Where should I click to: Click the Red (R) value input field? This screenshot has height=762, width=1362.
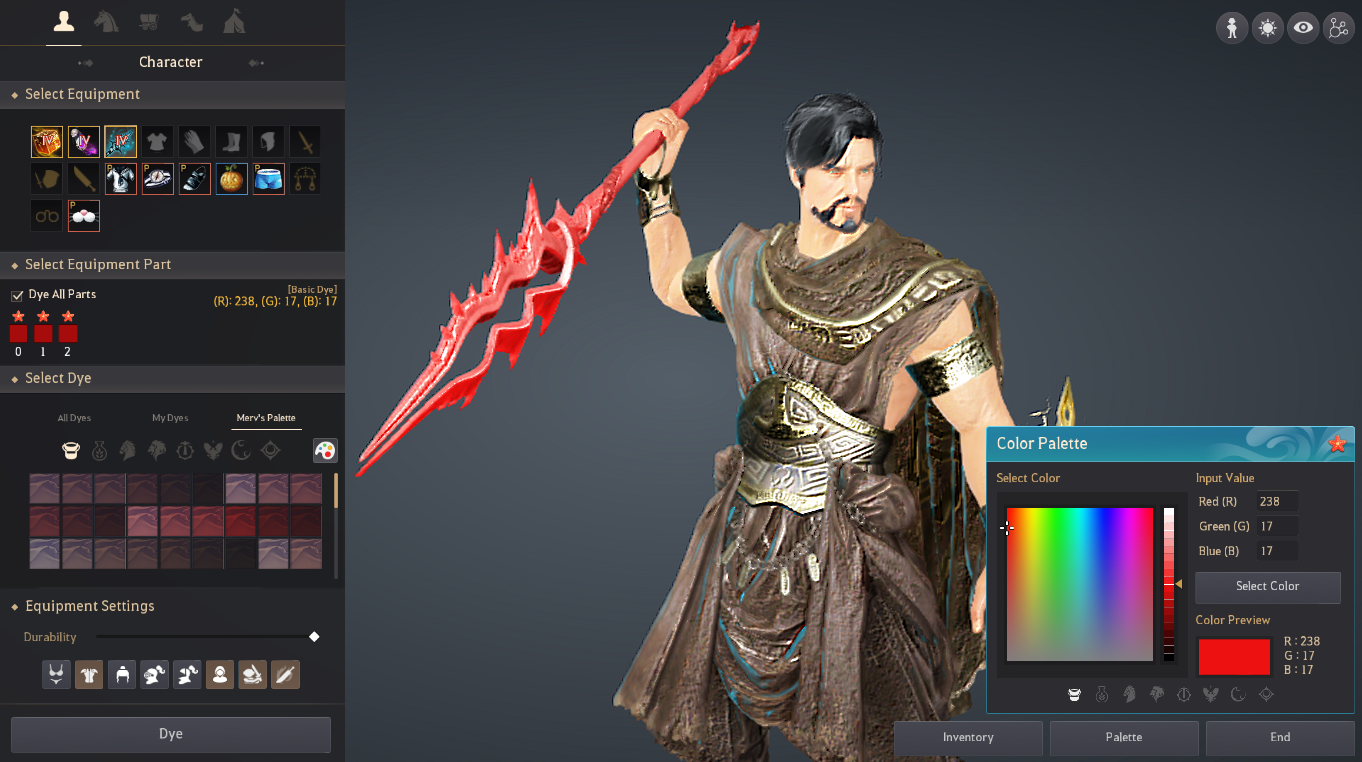pyautogui.click(x=1277, y=501)
